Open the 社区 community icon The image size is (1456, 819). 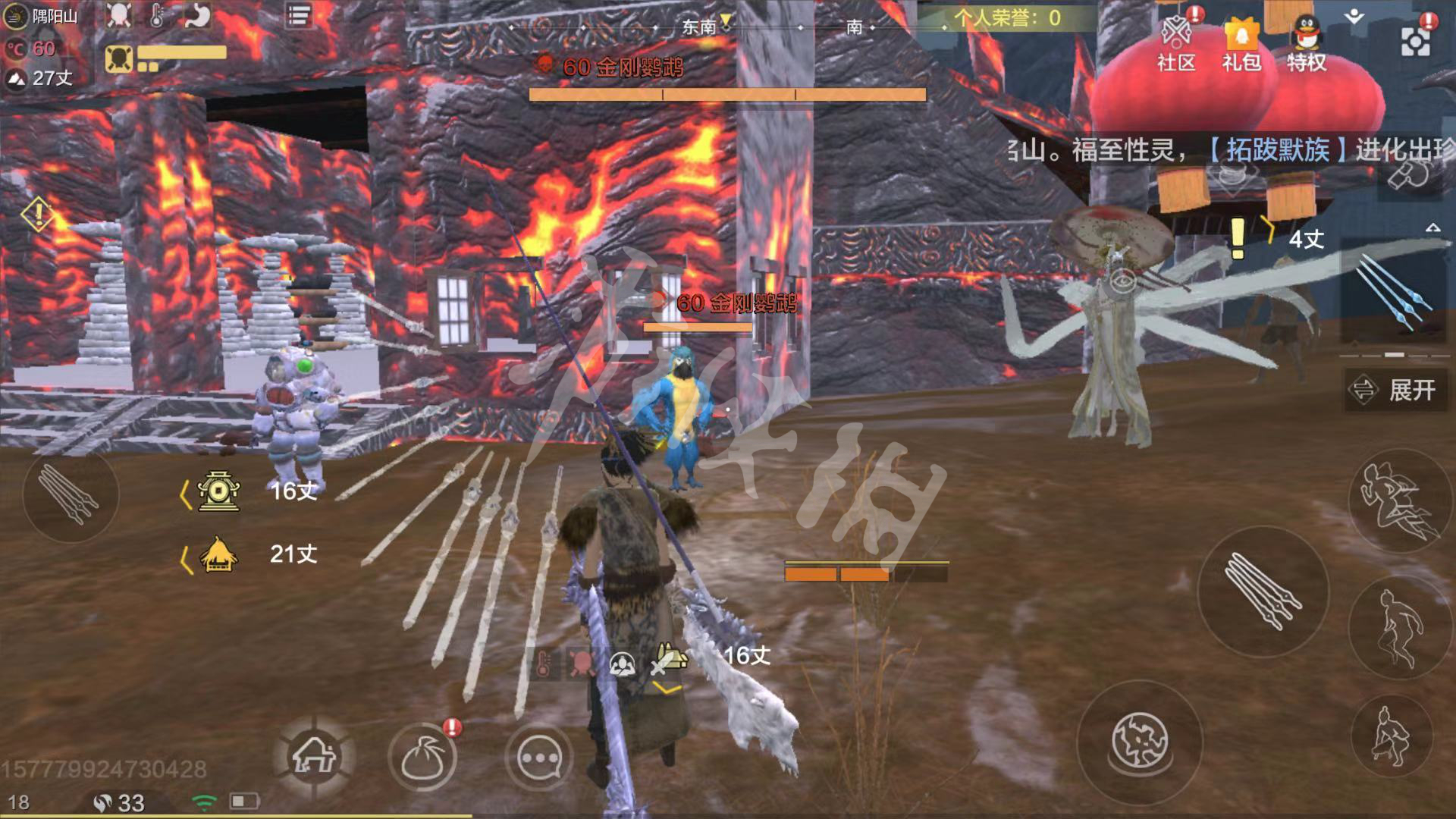pyautogui.click(x=1176, y=44)
